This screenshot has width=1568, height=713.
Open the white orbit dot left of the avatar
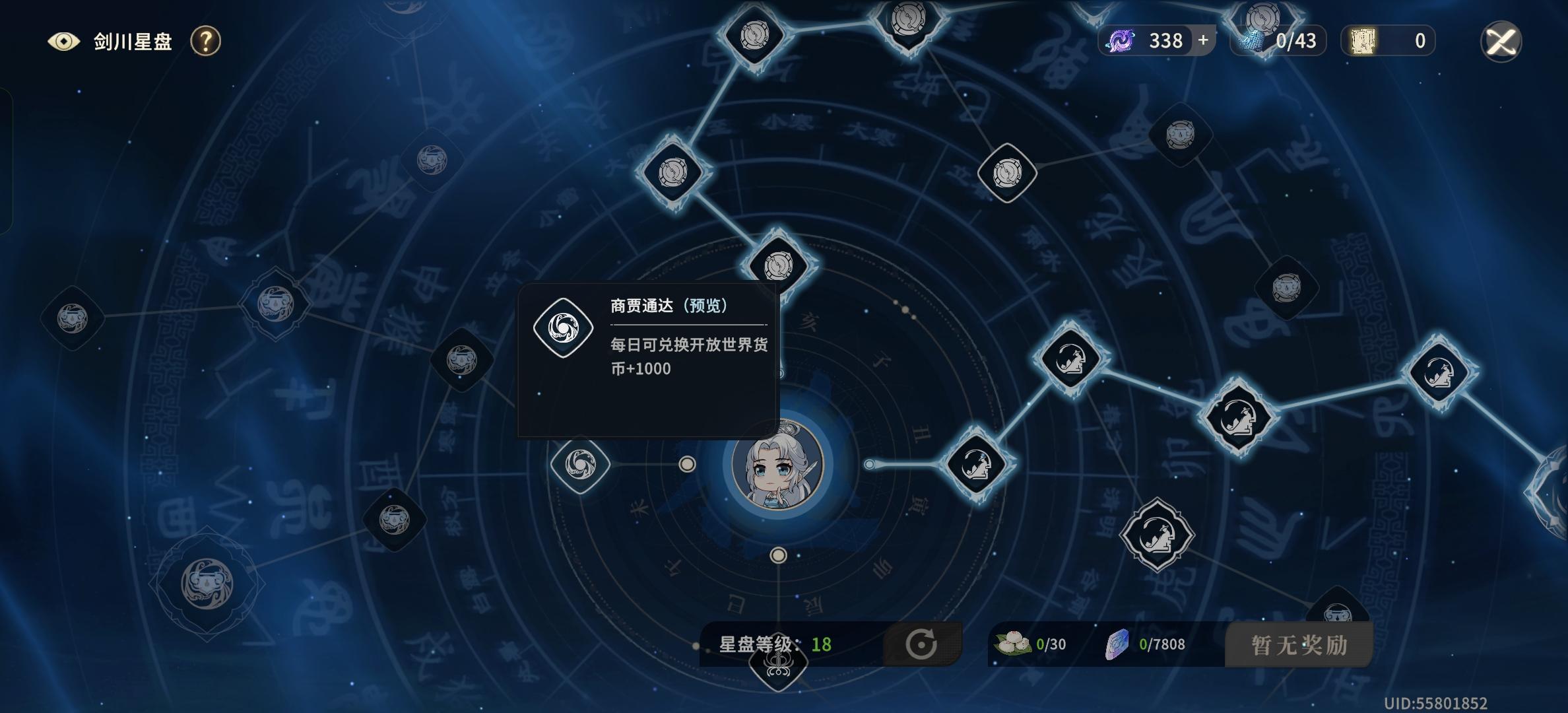[688, 464]
